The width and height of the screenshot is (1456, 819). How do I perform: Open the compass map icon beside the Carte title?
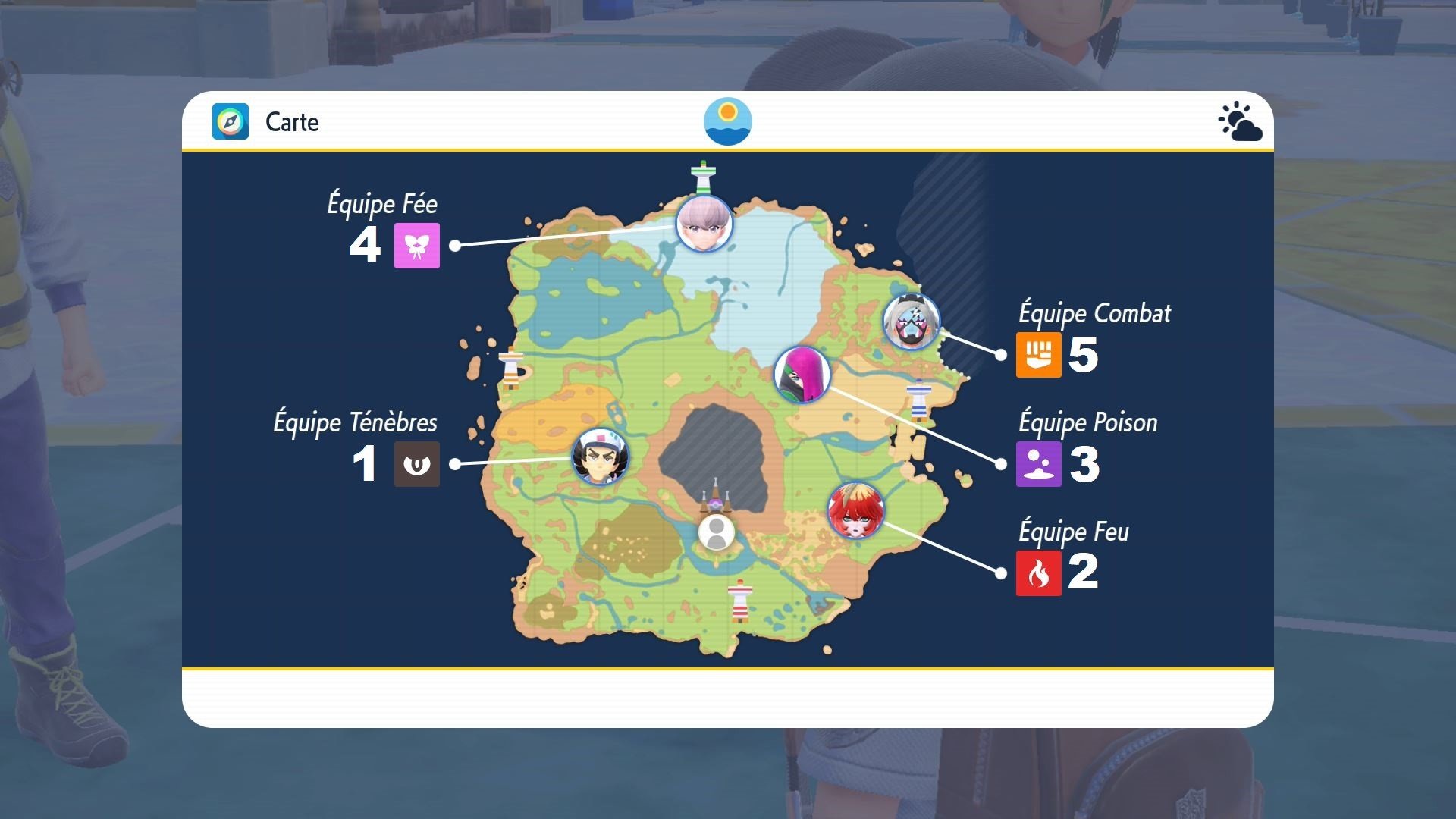point(229,122)
